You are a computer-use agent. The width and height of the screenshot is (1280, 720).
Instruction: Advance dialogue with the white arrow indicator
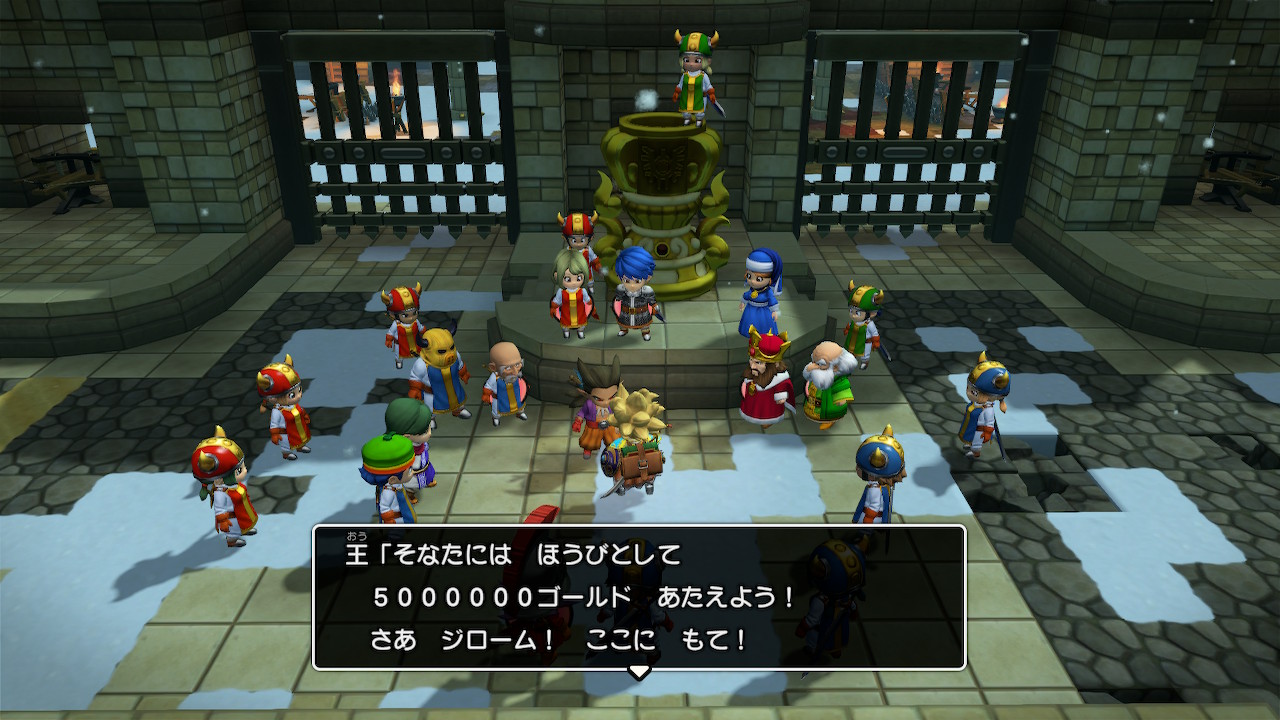pos(638,671)
